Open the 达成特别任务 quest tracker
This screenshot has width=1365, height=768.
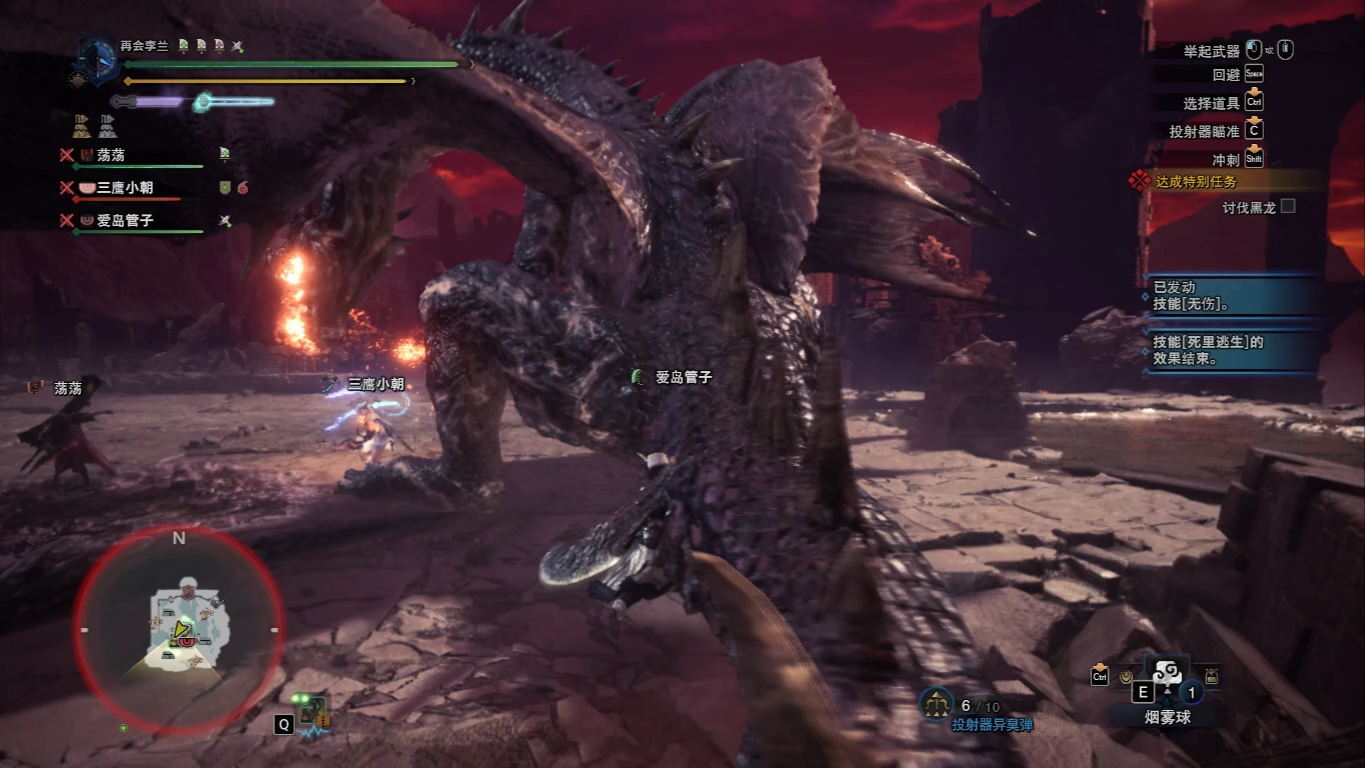coord(1196,181)
